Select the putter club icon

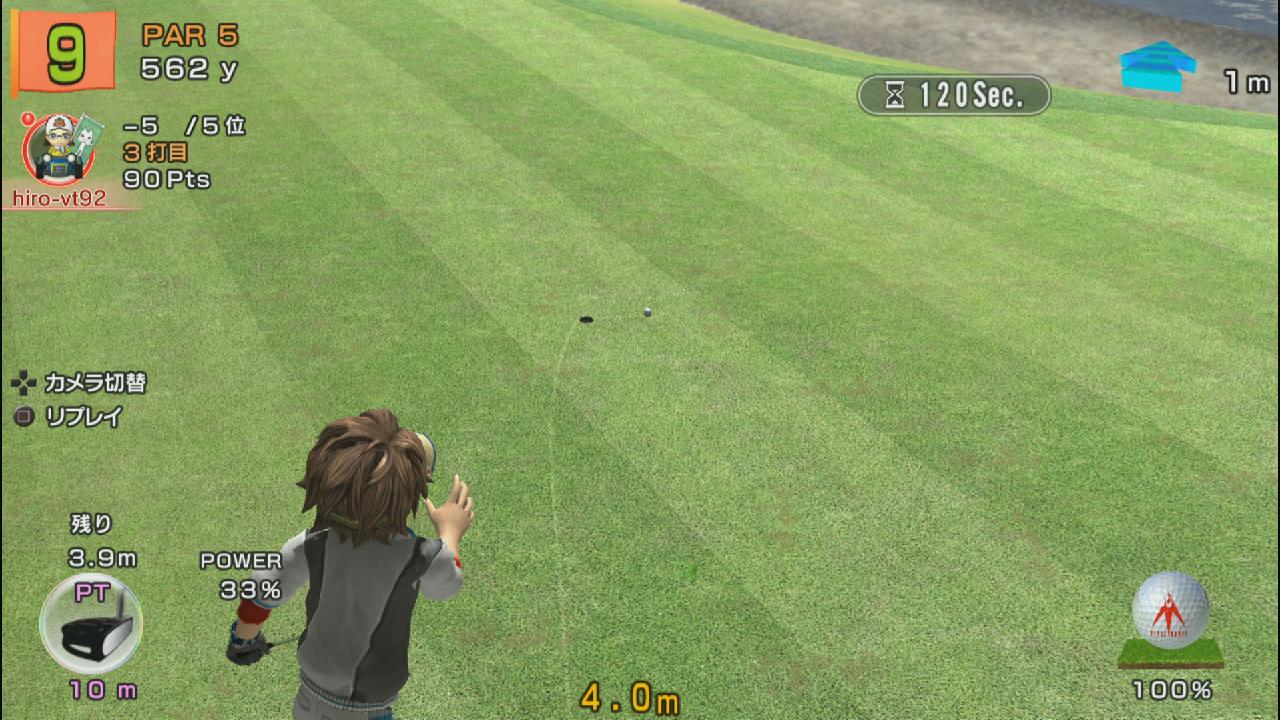tap(90, 624)
